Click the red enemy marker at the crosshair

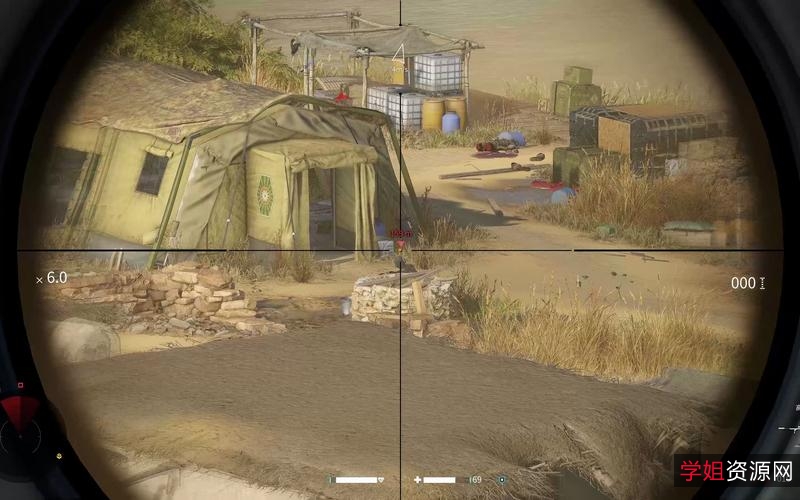click(x=401, y=243)
